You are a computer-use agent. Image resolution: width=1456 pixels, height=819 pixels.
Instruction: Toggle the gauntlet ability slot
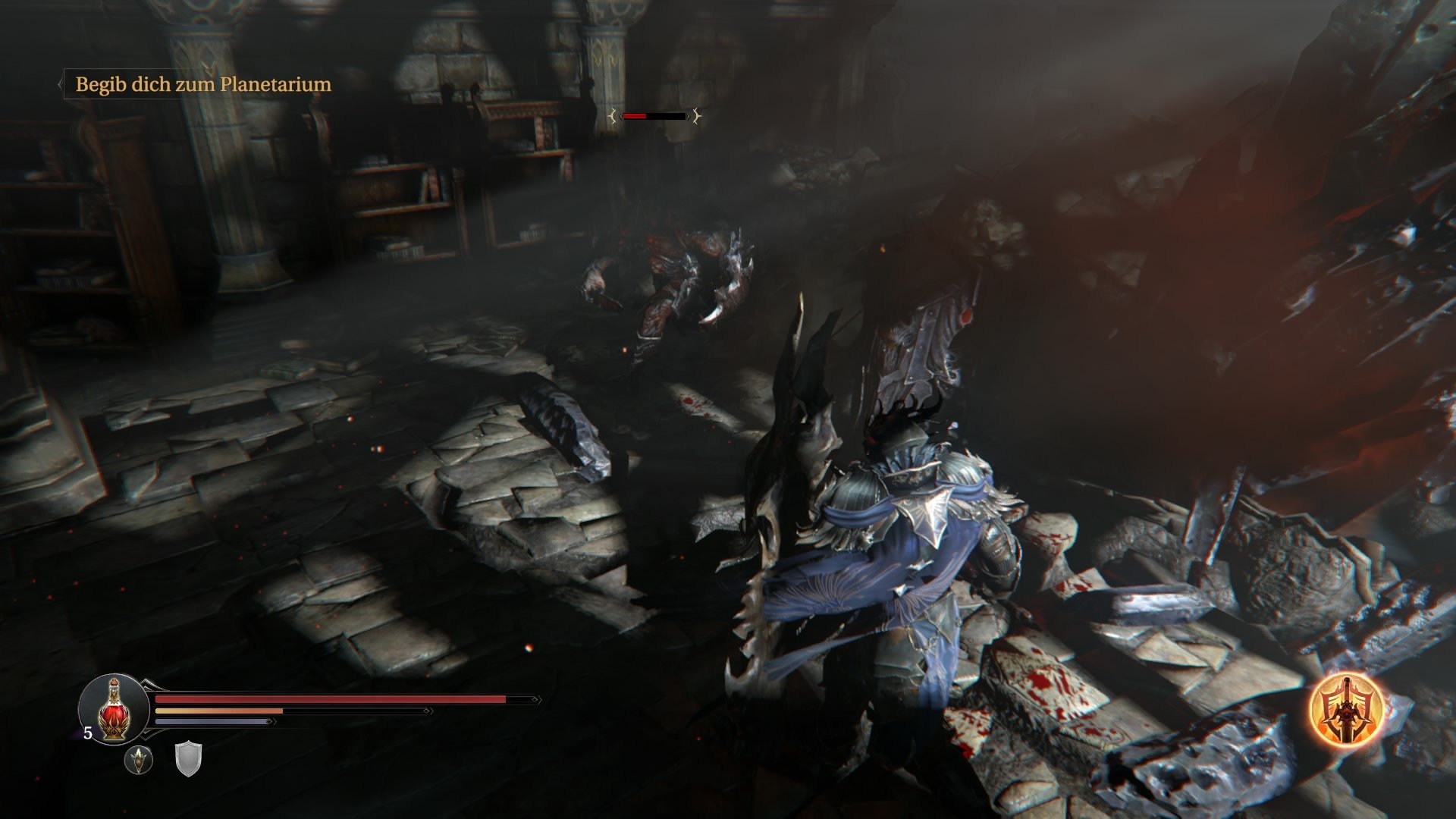(139, 760)
